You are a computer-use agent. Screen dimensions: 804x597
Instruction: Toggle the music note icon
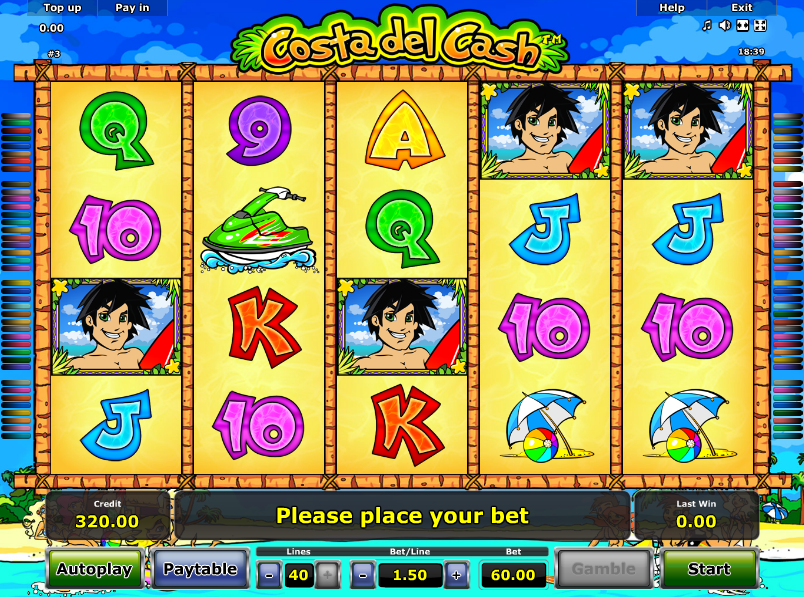point(707,25)
